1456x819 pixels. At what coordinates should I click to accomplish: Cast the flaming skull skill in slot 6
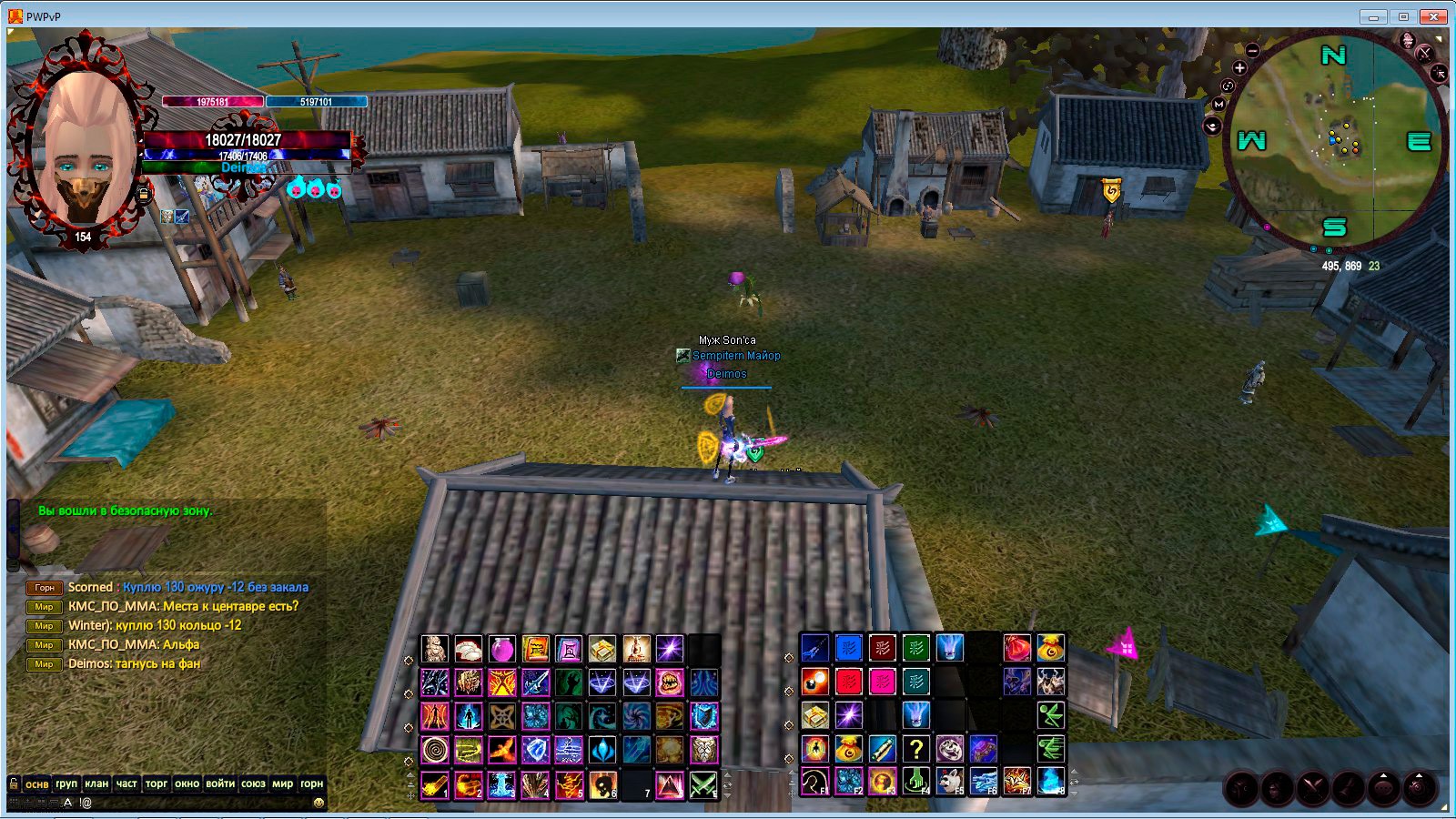point(602,784)
